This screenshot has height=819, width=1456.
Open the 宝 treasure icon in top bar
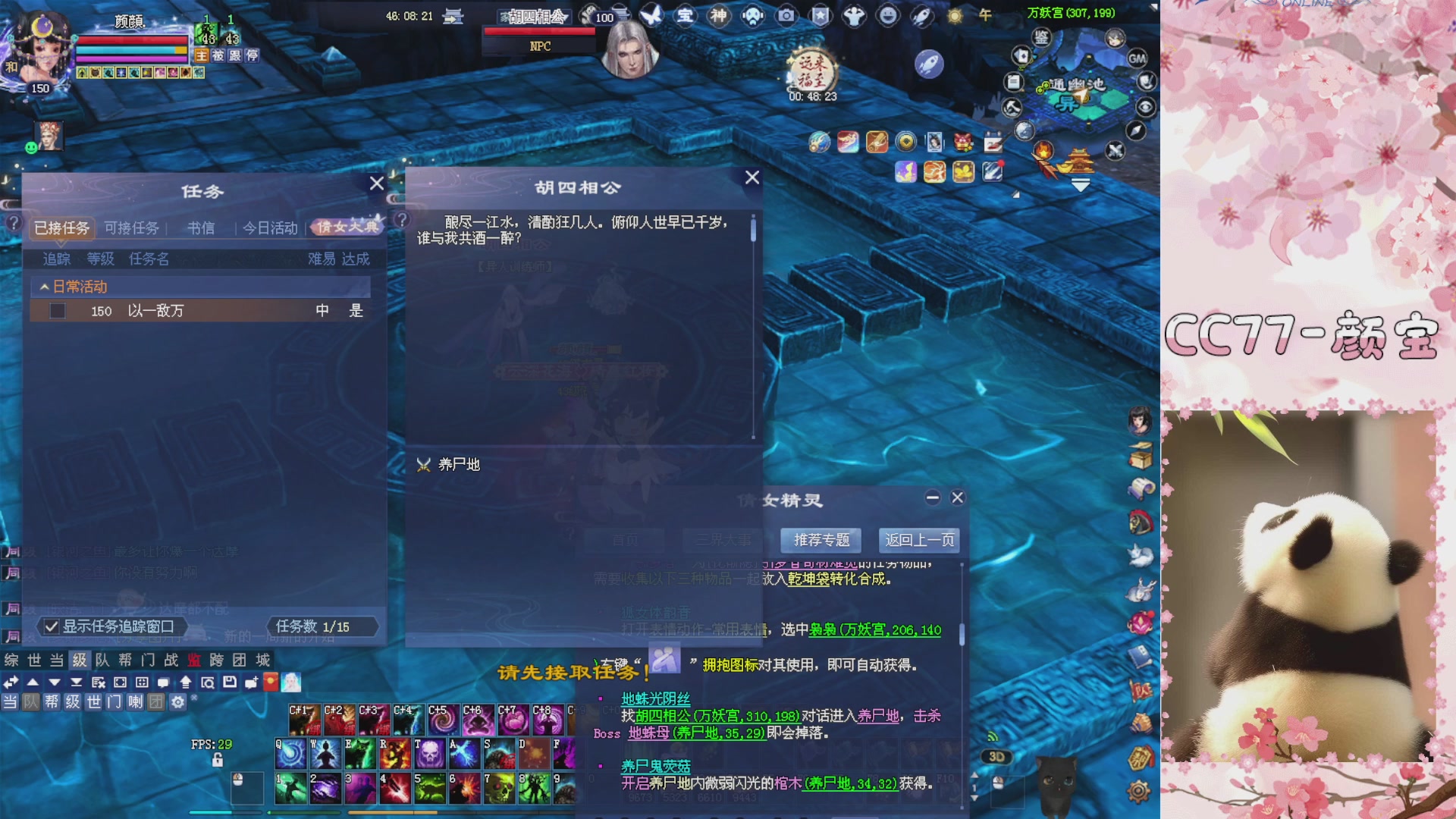click(x=685, y=17)
